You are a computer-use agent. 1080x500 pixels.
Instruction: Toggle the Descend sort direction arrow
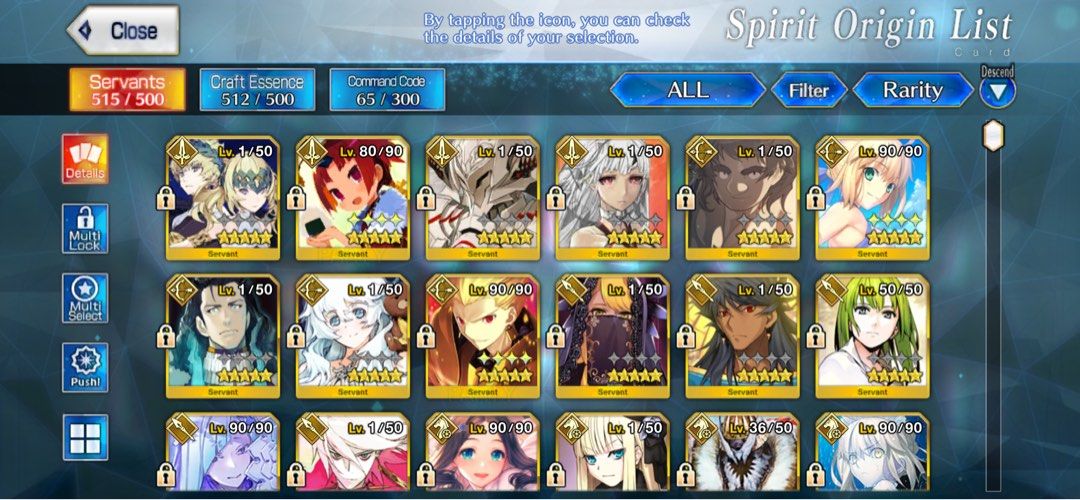point(997,92)
